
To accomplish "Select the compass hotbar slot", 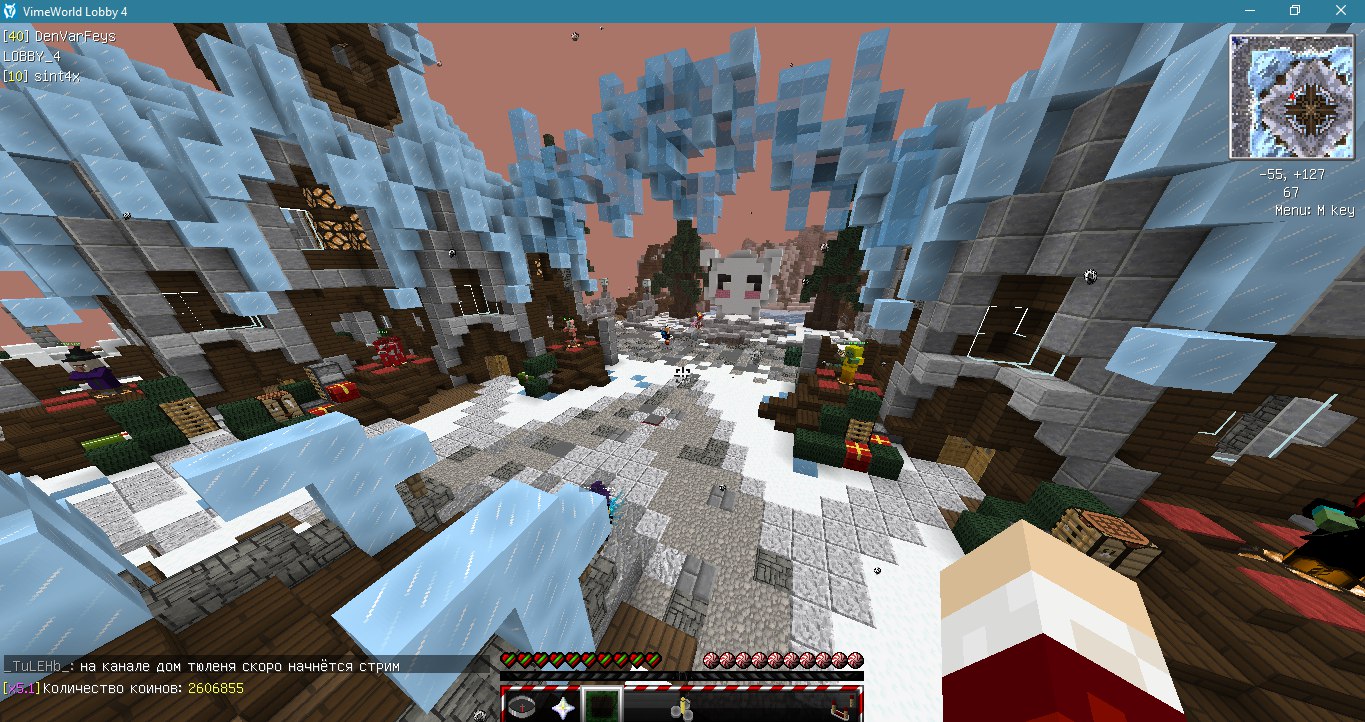I will point(522,706).
